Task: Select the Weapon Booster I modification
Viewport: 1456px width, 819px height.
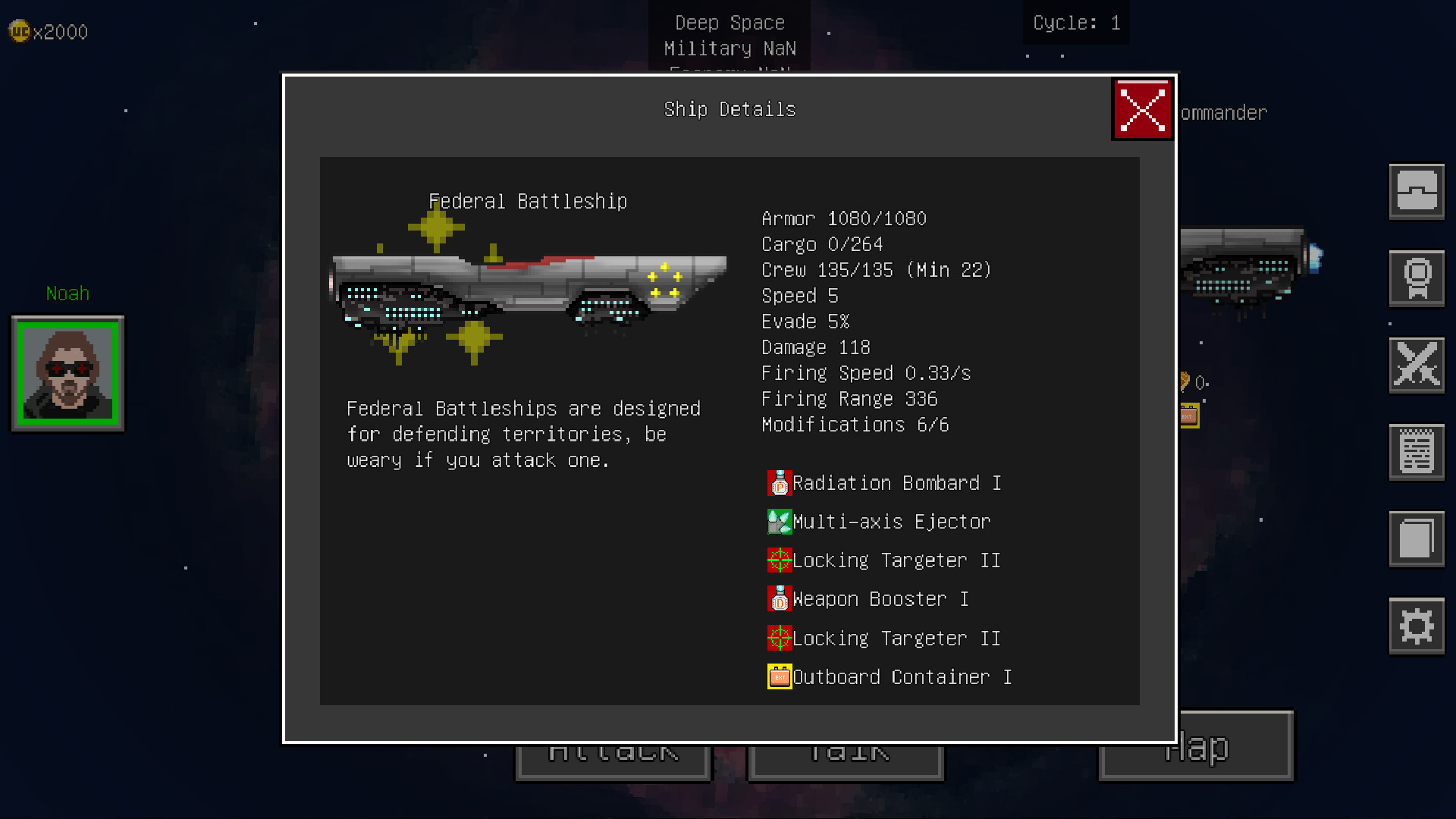Action: click(868, 599)
